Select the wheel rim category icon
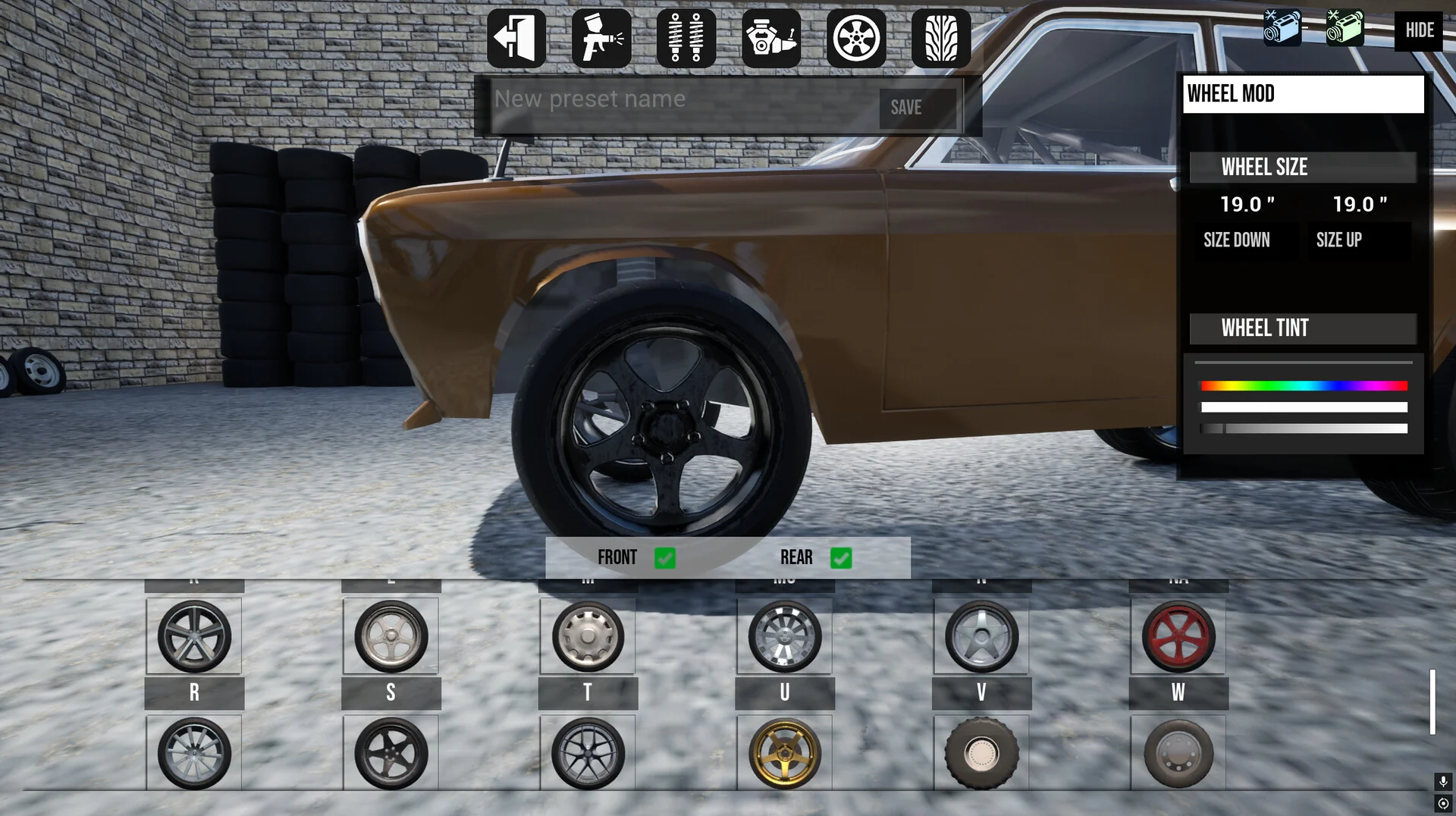 pos(856,38)
